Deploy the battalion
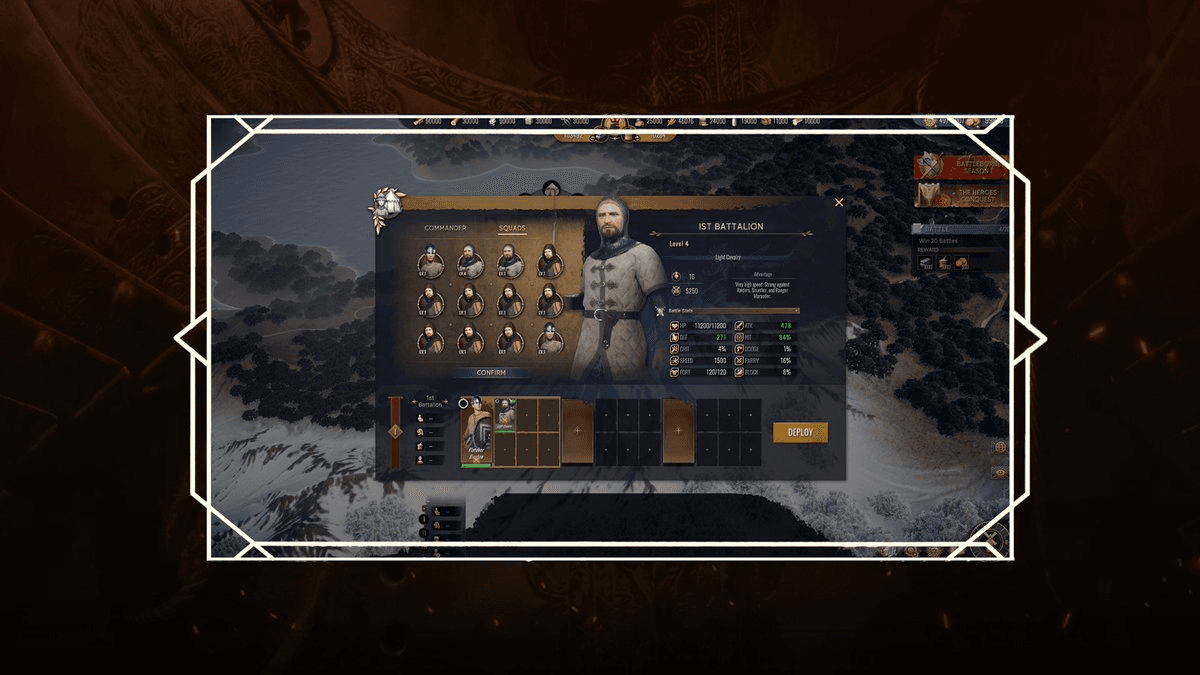This screenshot has height=675, width=1200. [800, 432]
